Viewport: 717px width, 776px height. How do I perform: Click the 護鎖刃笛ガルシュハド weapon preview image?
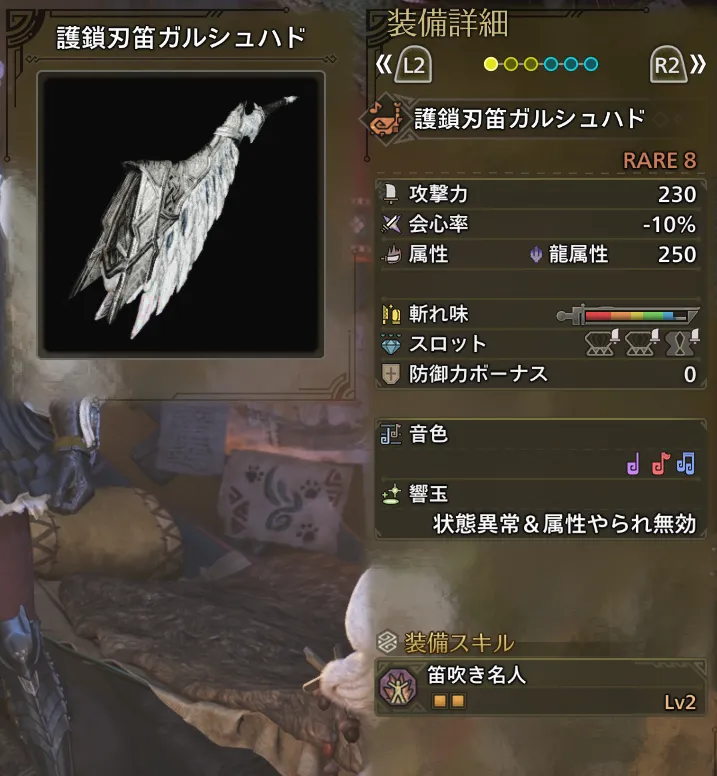point(181,214)
